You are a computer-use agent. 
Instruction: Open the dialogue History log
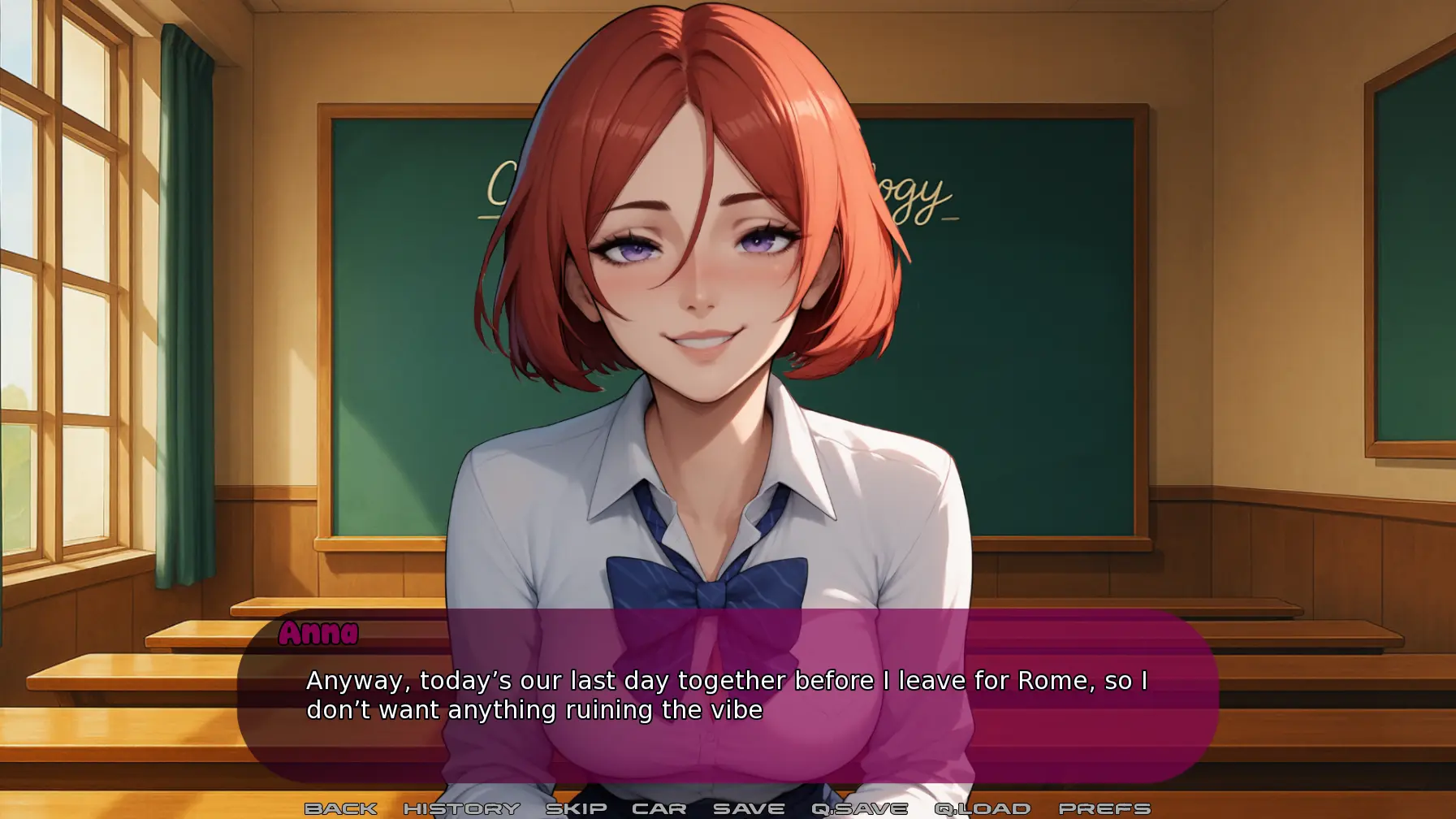point(461,808)
